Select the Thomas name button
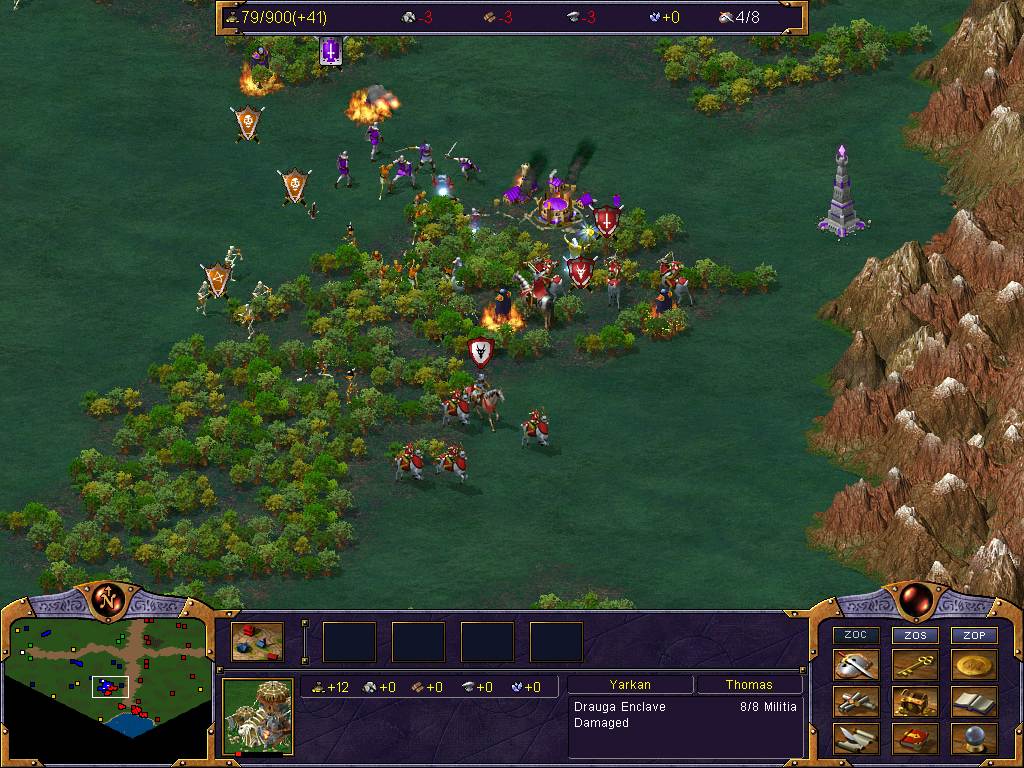The height and width of the screenshot is (768, 1024). [x=749, y=685]
